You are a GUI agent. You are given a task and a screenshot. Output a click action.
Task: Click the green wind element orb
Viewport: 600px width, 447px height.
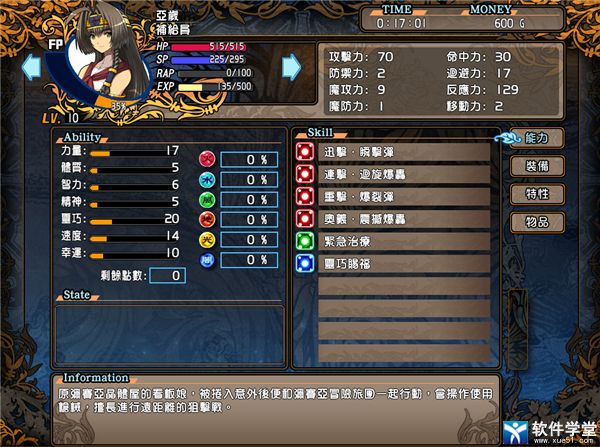point(207,218)
